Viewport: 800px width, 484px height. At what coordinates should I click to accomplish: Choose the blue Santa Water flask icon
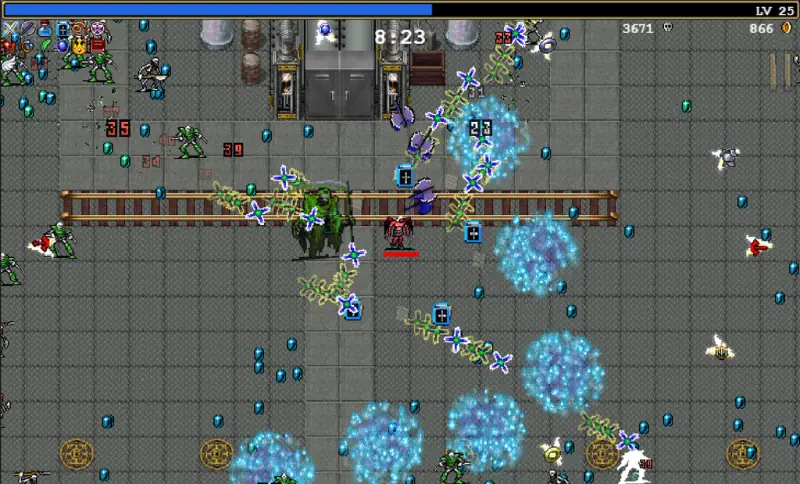(x=45, y=29)
